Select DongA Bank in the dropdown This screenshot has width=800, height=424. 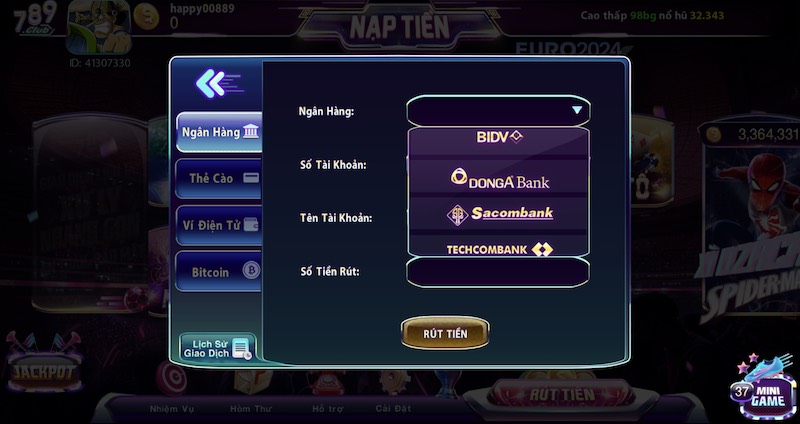[498, 180]
